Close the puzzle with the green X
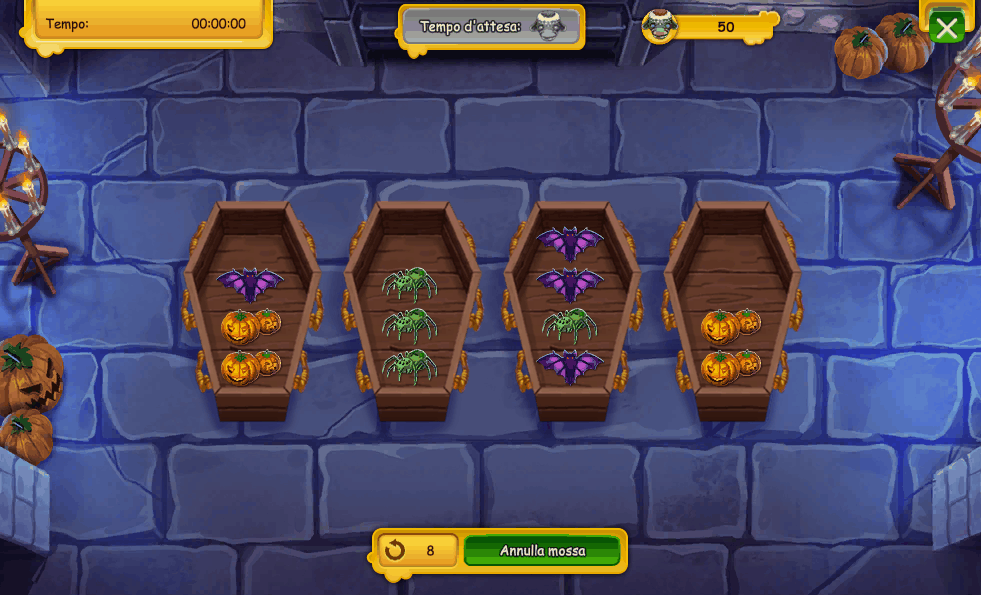 (946, 27)
